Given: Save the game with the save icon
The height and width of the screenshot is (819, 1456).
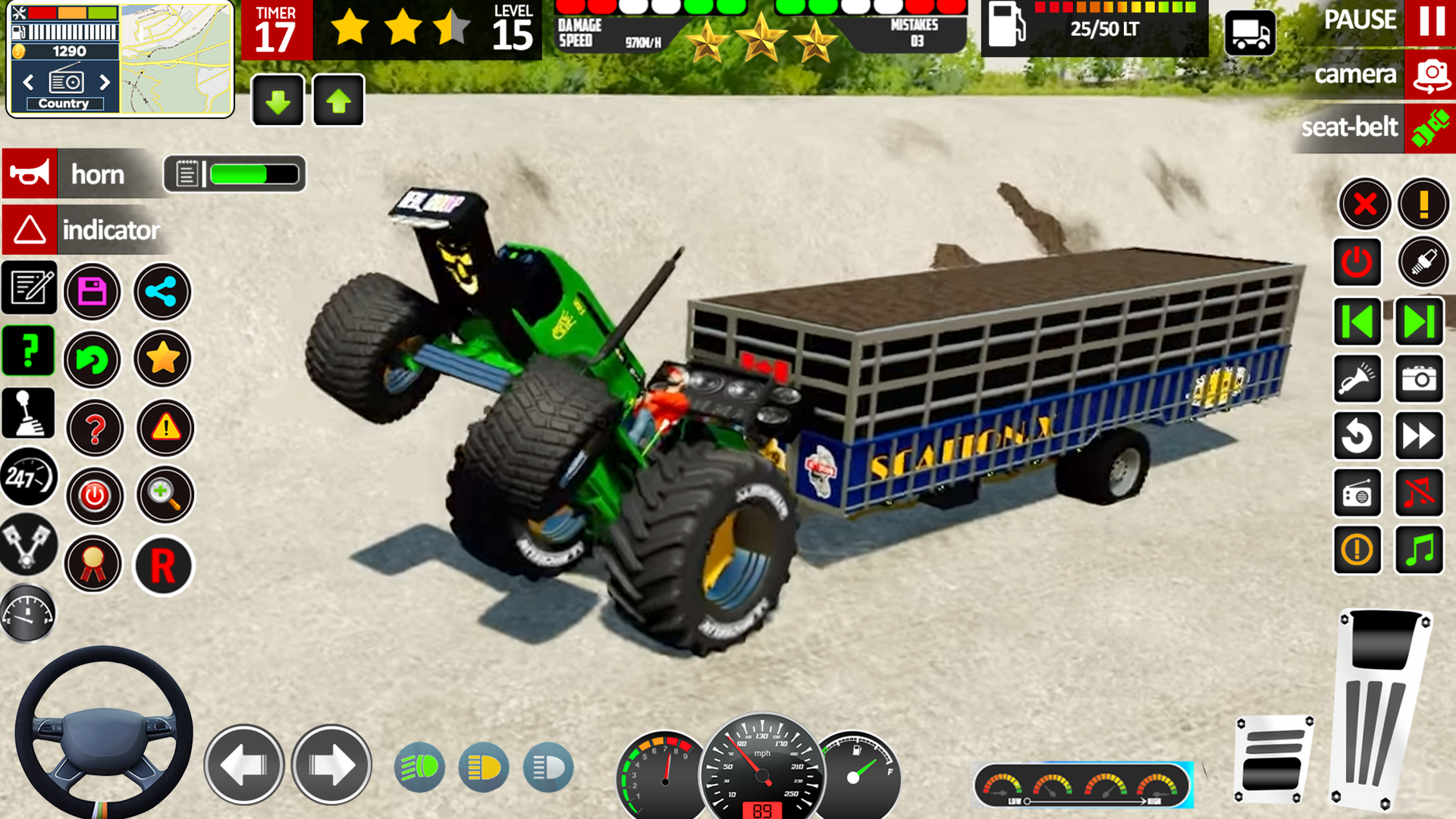Looking at the screenshot, I should point(93,291).
